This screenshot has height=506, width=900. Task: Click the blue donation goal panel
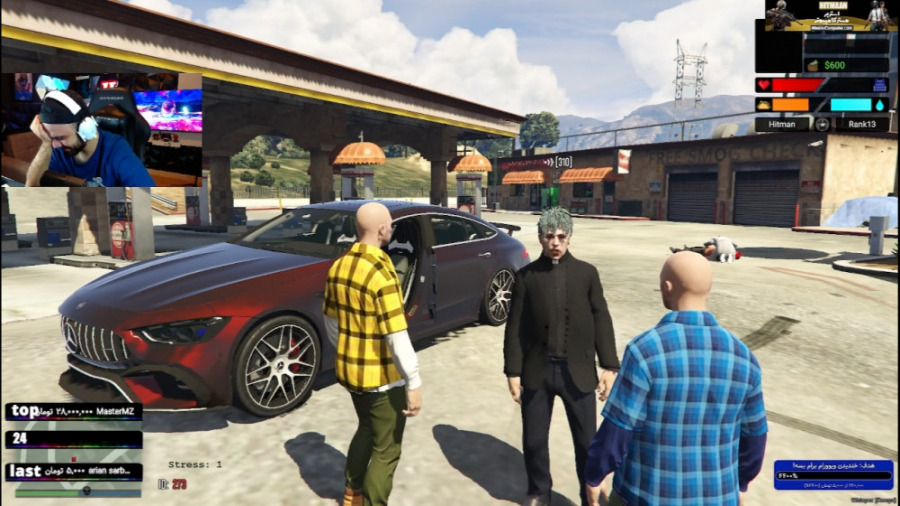pyautogui.click(x=832, y=474)
